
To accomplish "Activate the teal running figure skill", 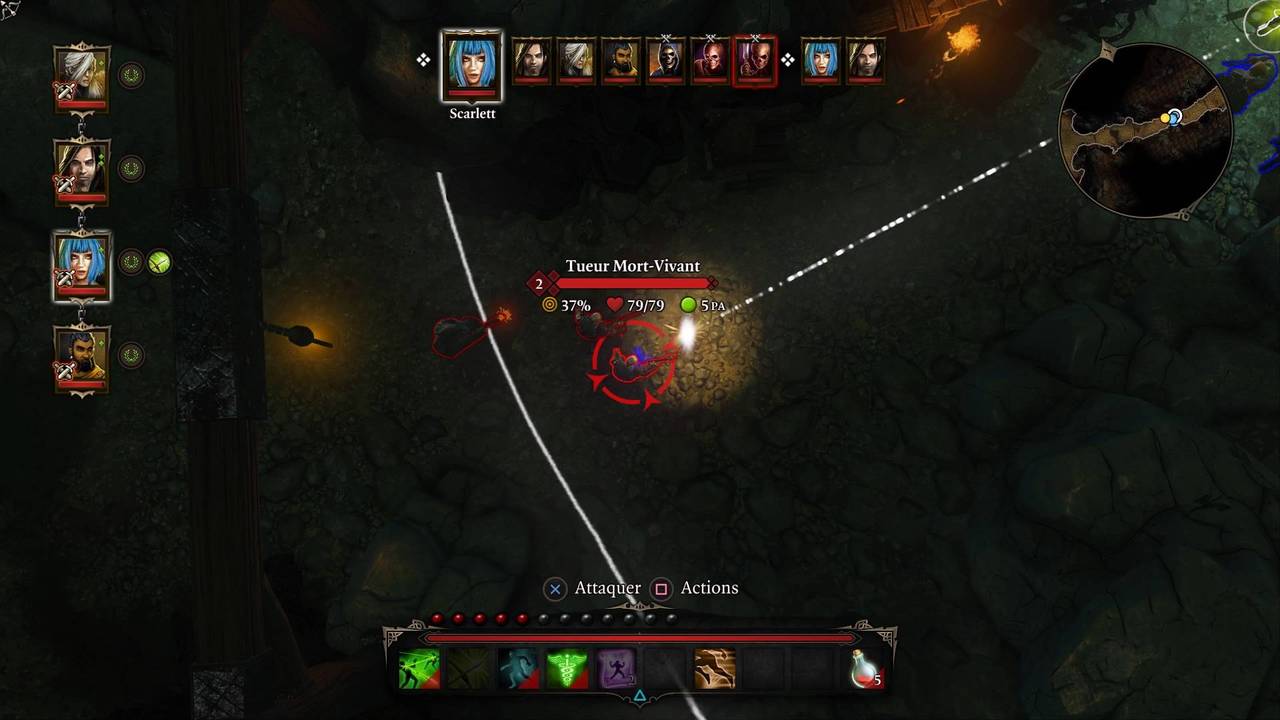I will tap(518, 669).
